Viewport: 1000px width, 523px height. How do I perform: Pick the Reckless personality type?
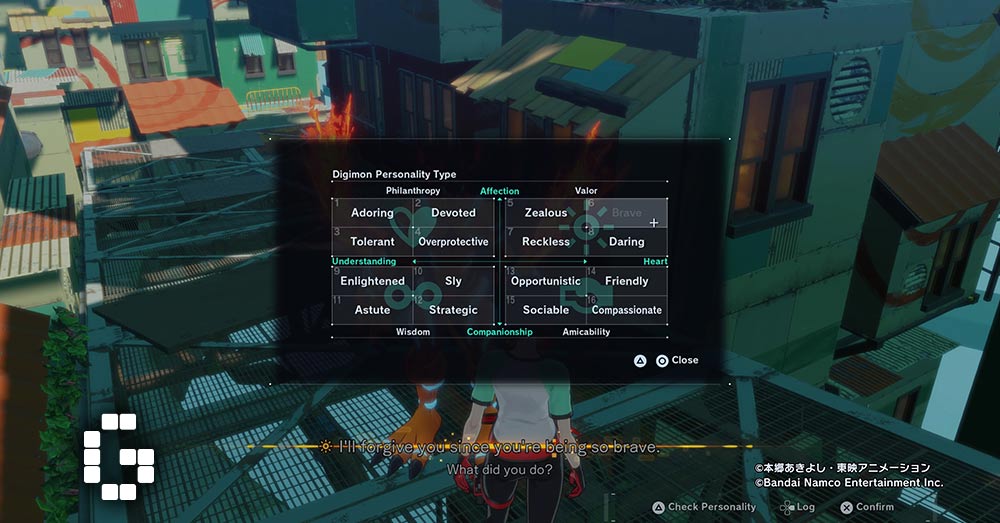546,242
